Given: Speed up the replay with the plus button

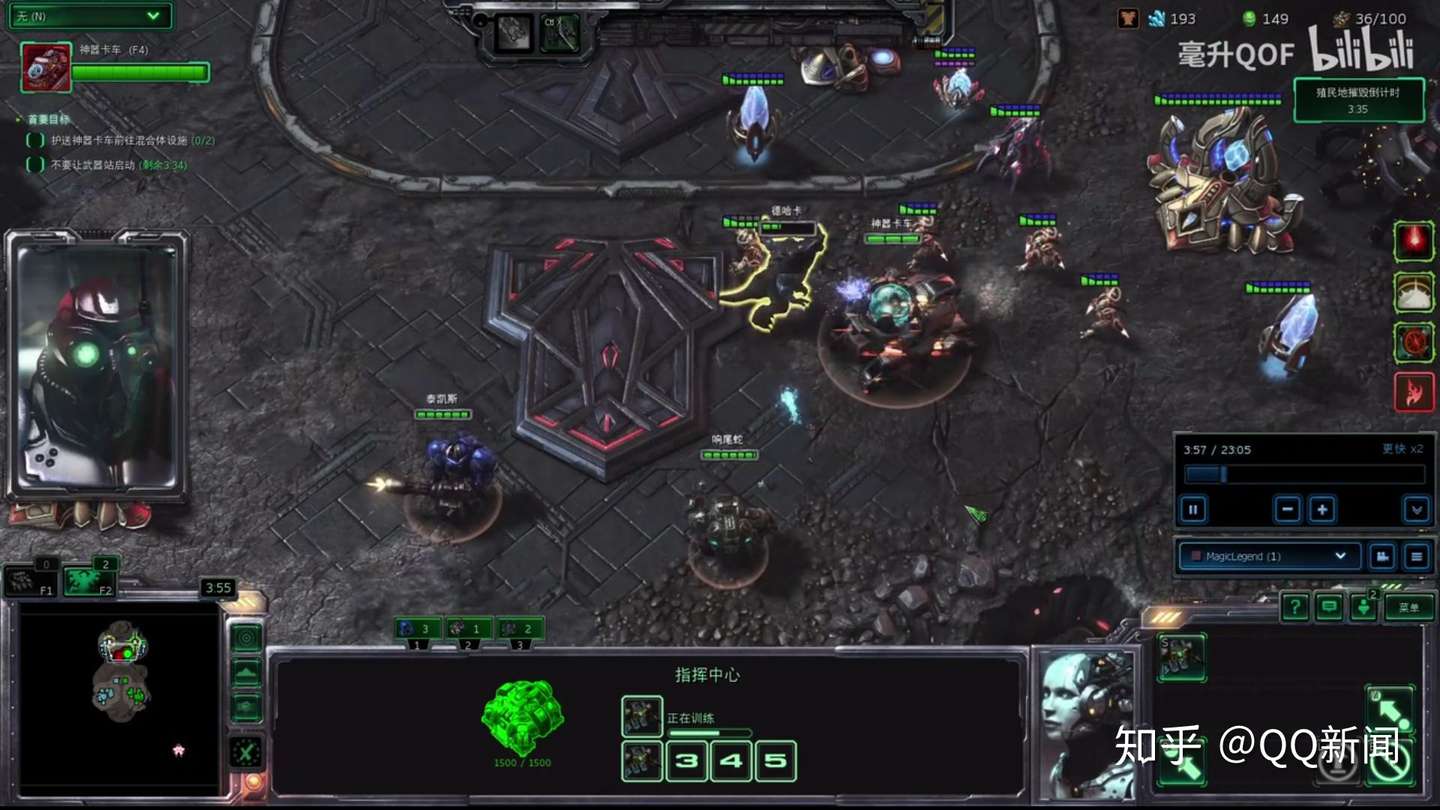Looking at the screenshot, I should (x=1322, y=509).
